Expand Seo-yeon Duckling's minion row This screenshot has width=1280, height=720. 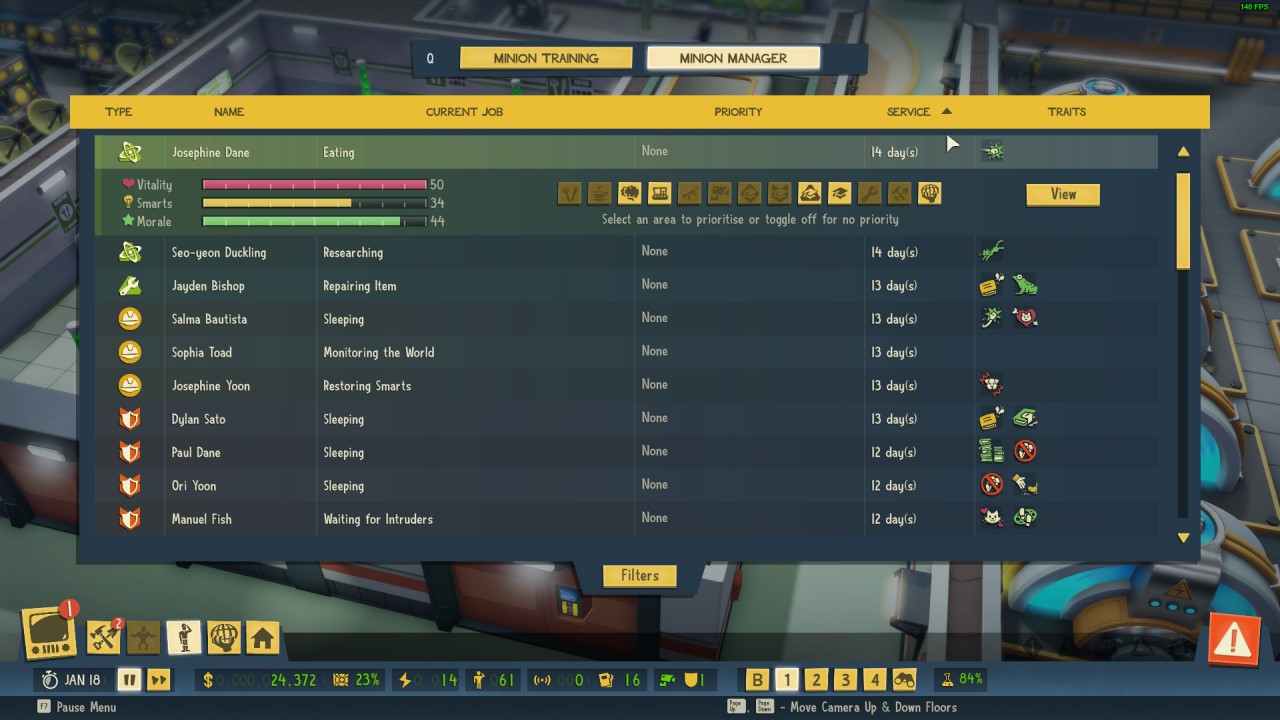(x=400, y=251)
